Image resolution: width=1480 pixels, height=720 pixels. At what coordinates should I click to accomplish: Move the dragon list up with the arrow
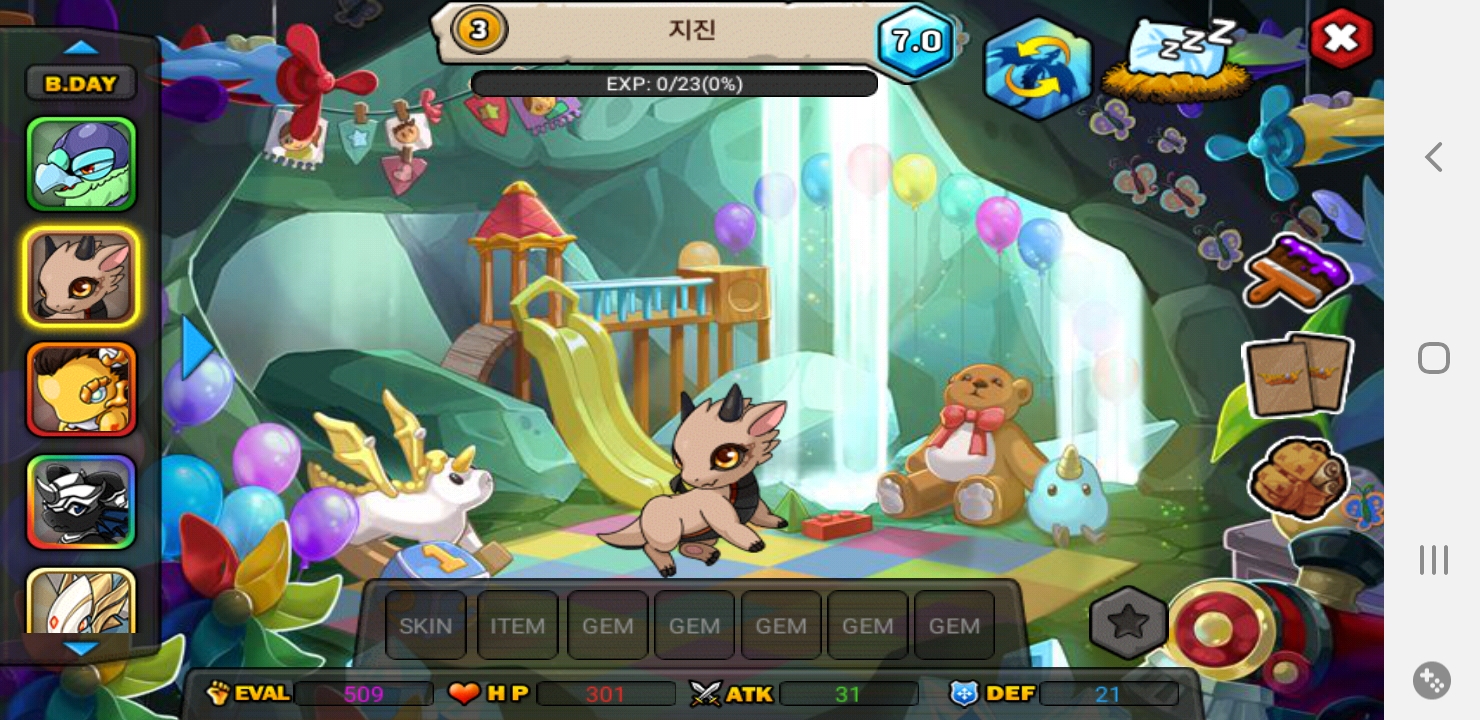click(81, 47)
